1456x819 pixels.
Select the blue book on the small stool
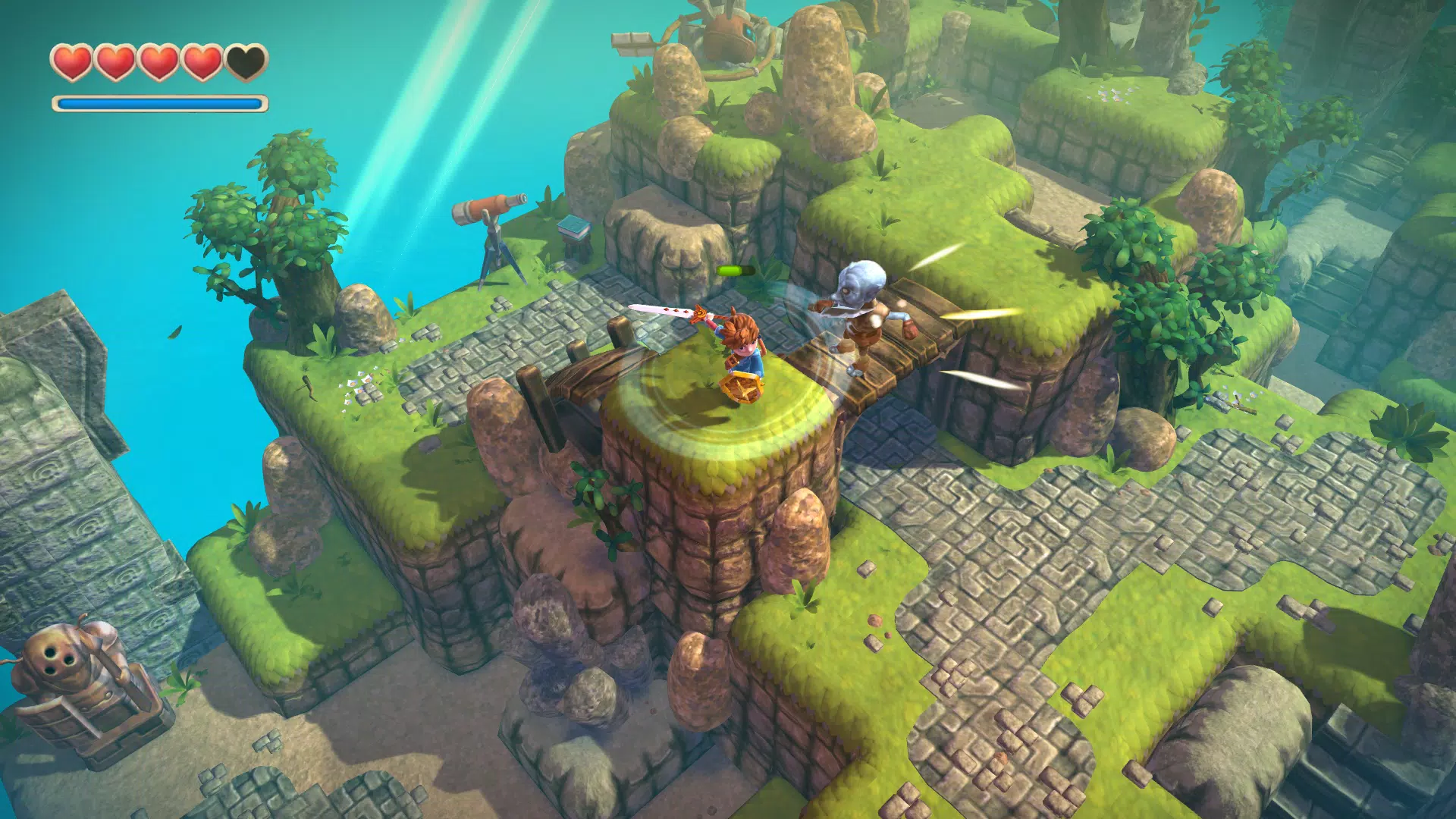coord(574,225)
